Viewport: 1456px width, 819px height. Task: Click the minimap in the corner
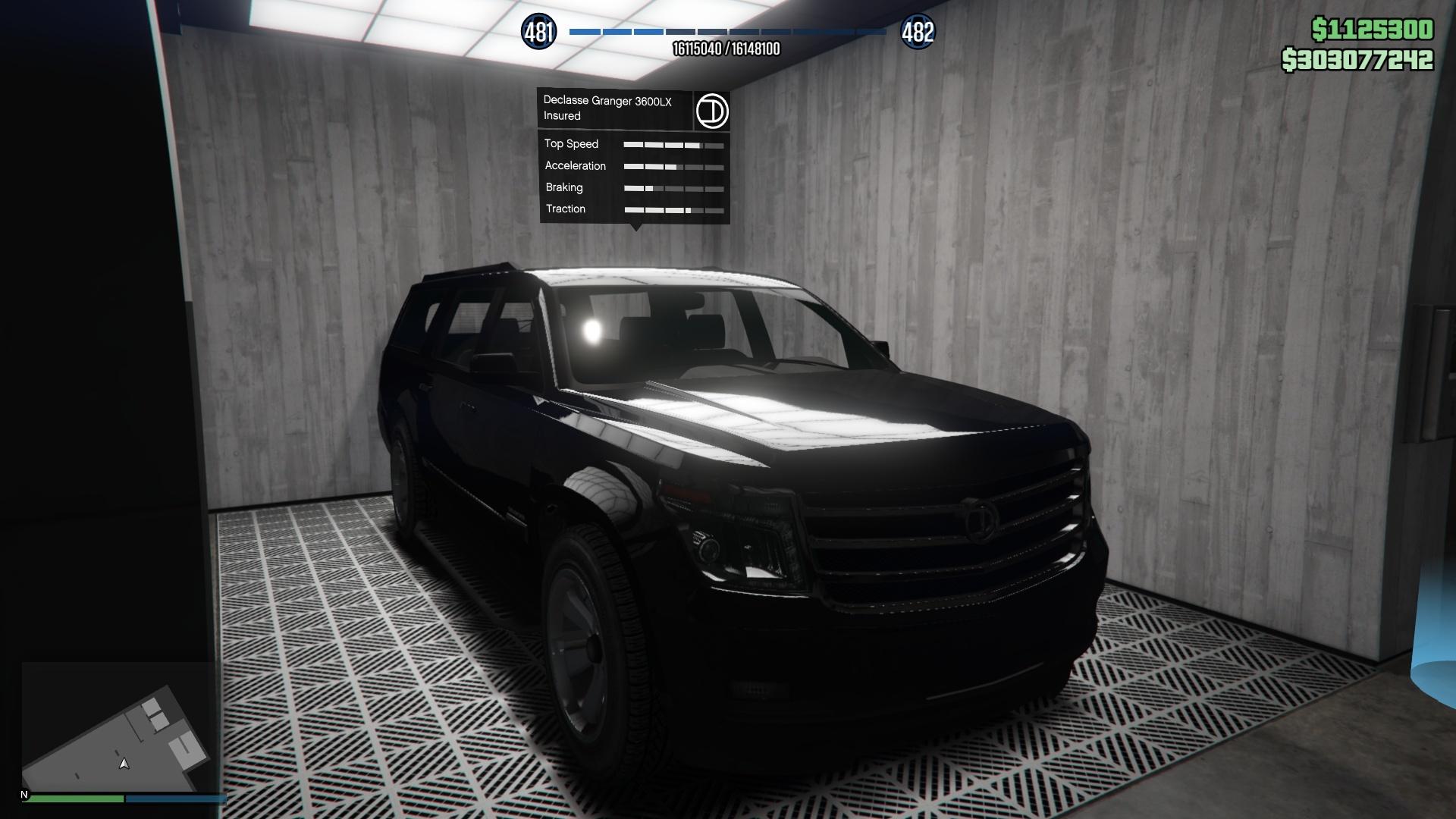click(x=118, y=726)
